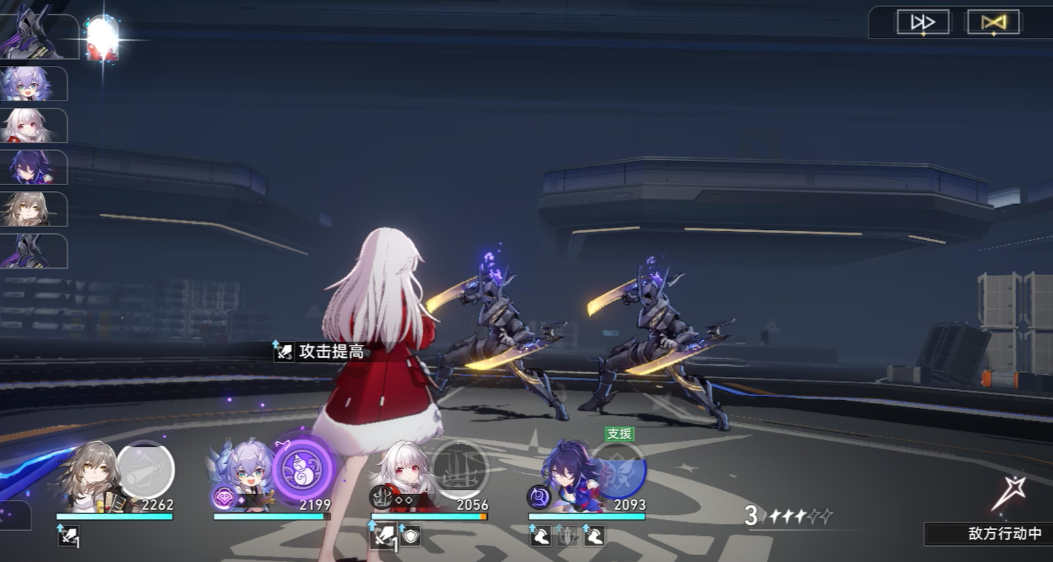Click the white-haired girl in turn order list

click(x=28, y=126)
